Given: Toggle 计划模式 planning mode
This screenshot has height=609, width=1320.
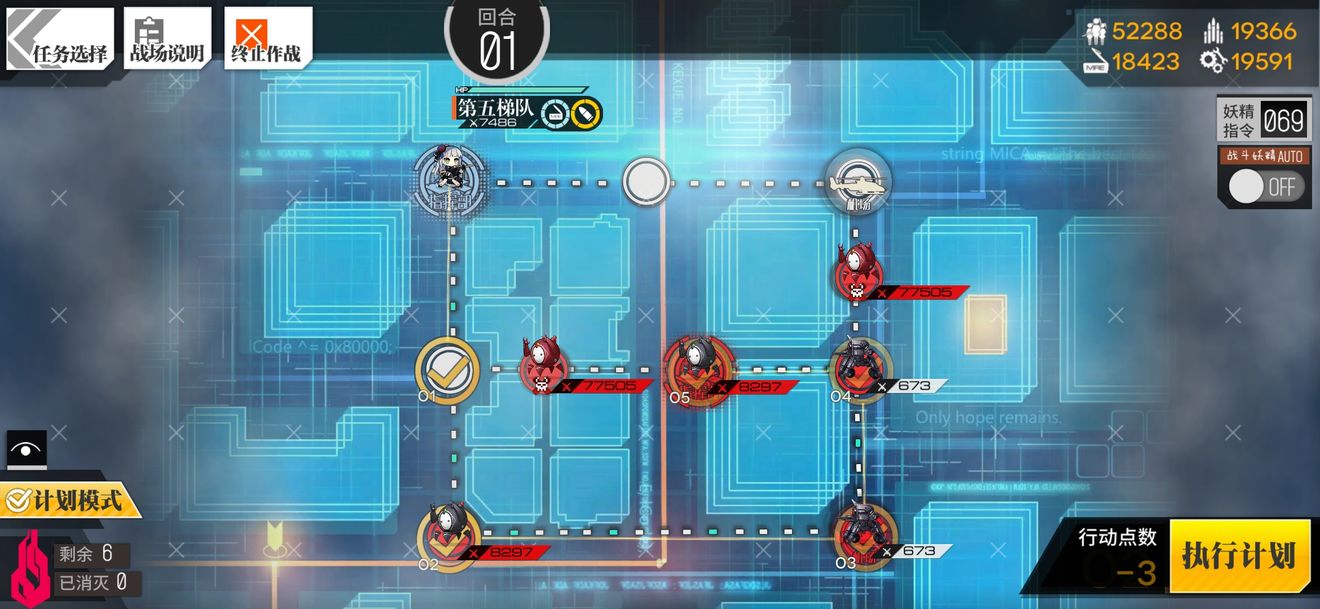Looking at the screenshot, I should pos(70,498).
